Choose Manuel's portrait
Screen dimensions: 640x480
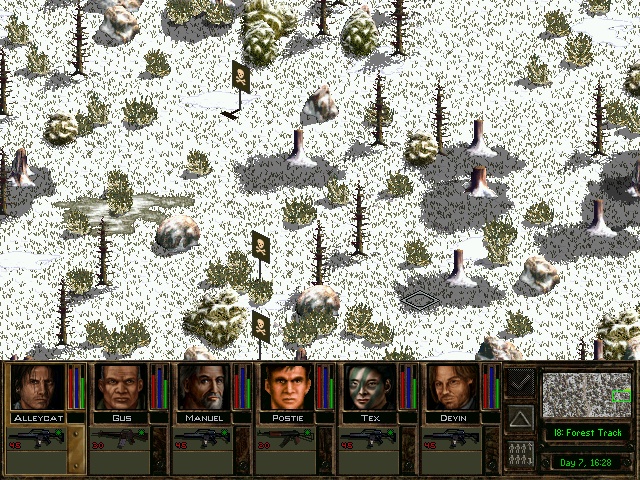(x=205, y=387)
